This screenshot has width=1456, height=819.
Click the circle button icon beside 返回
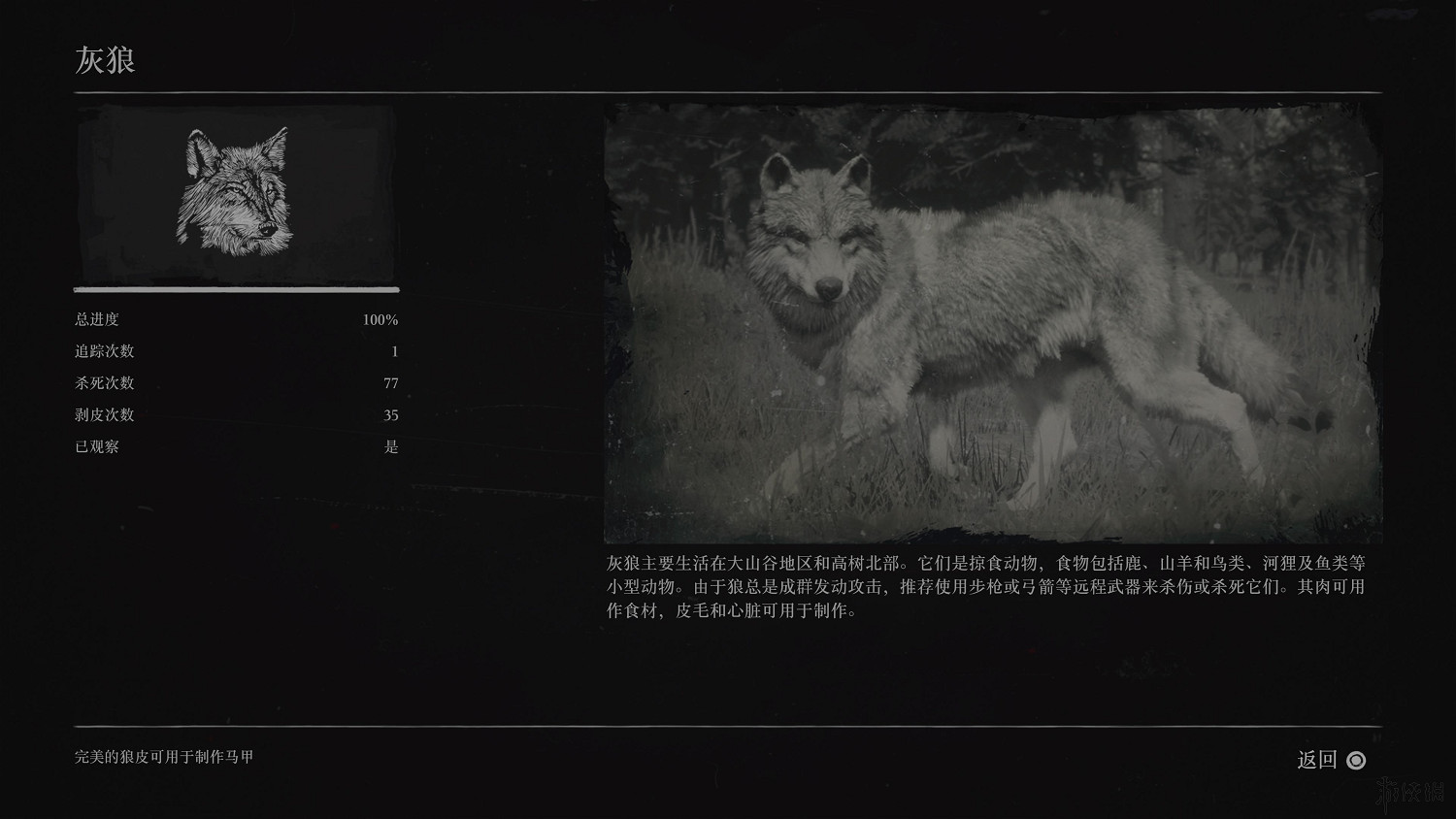coord(1357,762)
